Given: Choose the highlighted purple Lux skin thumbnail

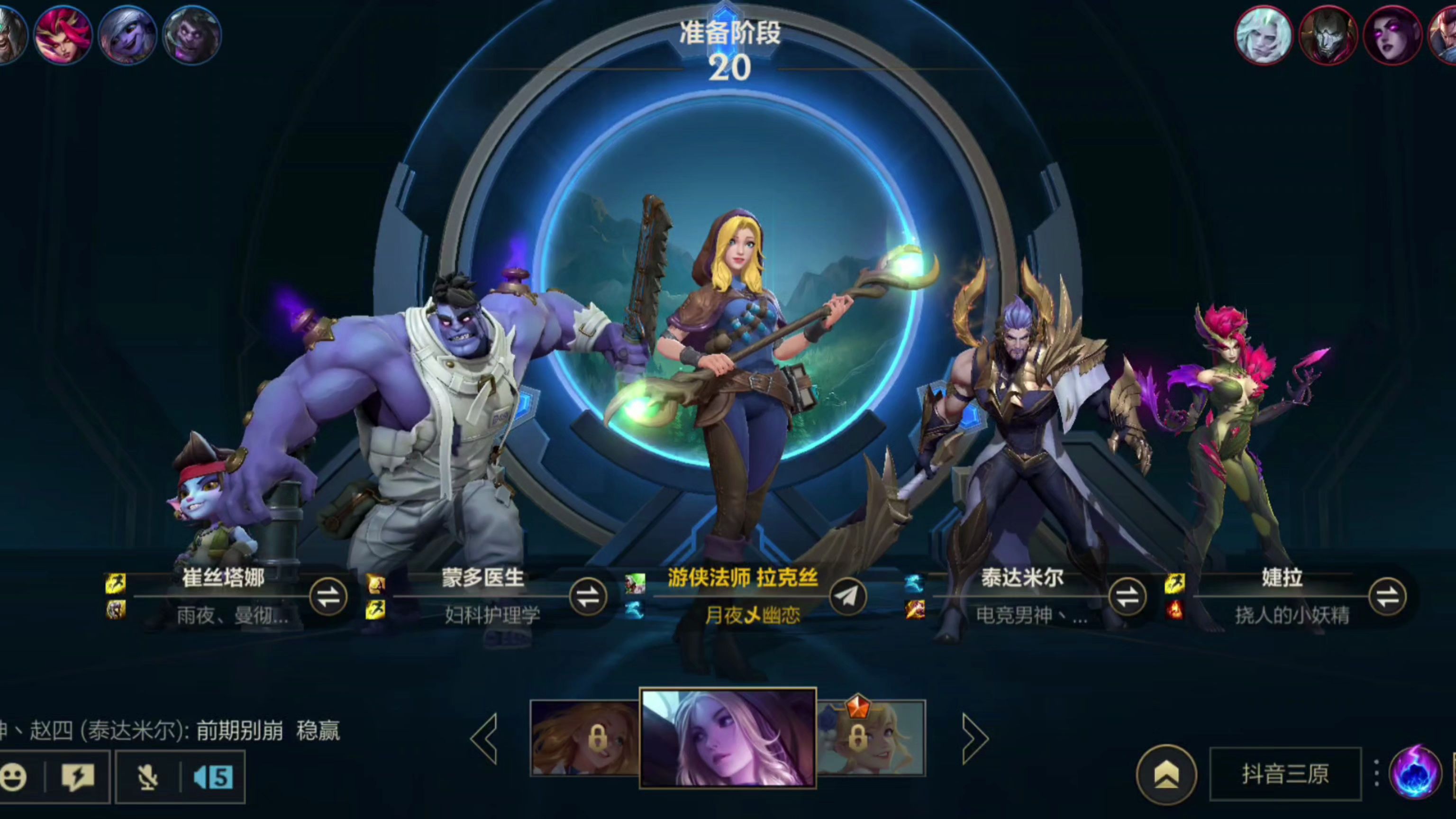Looking at the screenshot, I should tap(728, 738).
